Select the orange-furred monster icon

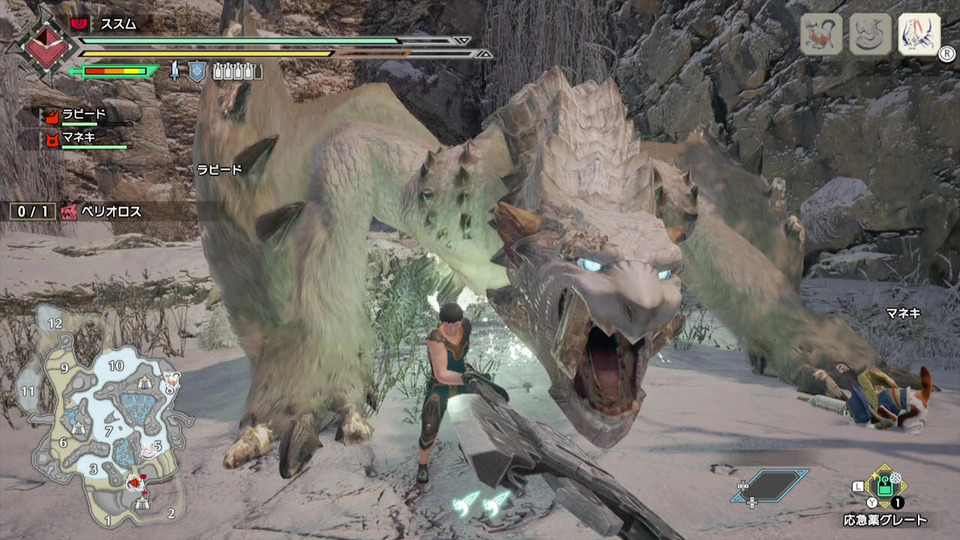pyautogui.click(x=821, y=34)
